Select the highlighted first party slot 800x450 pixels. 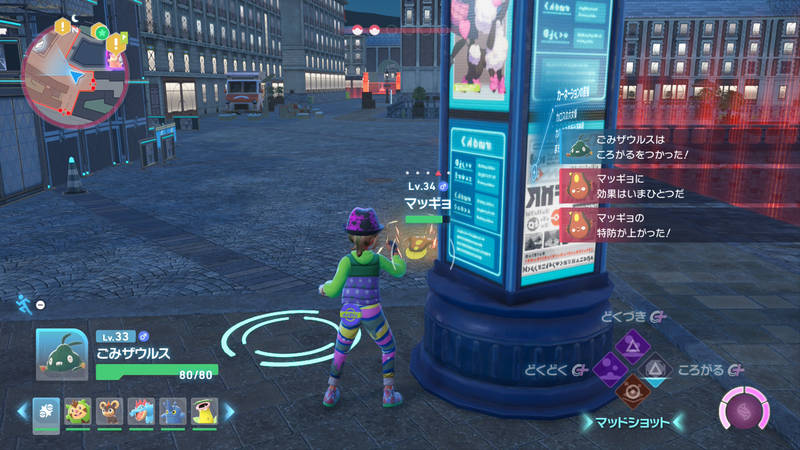pos(46,411)
